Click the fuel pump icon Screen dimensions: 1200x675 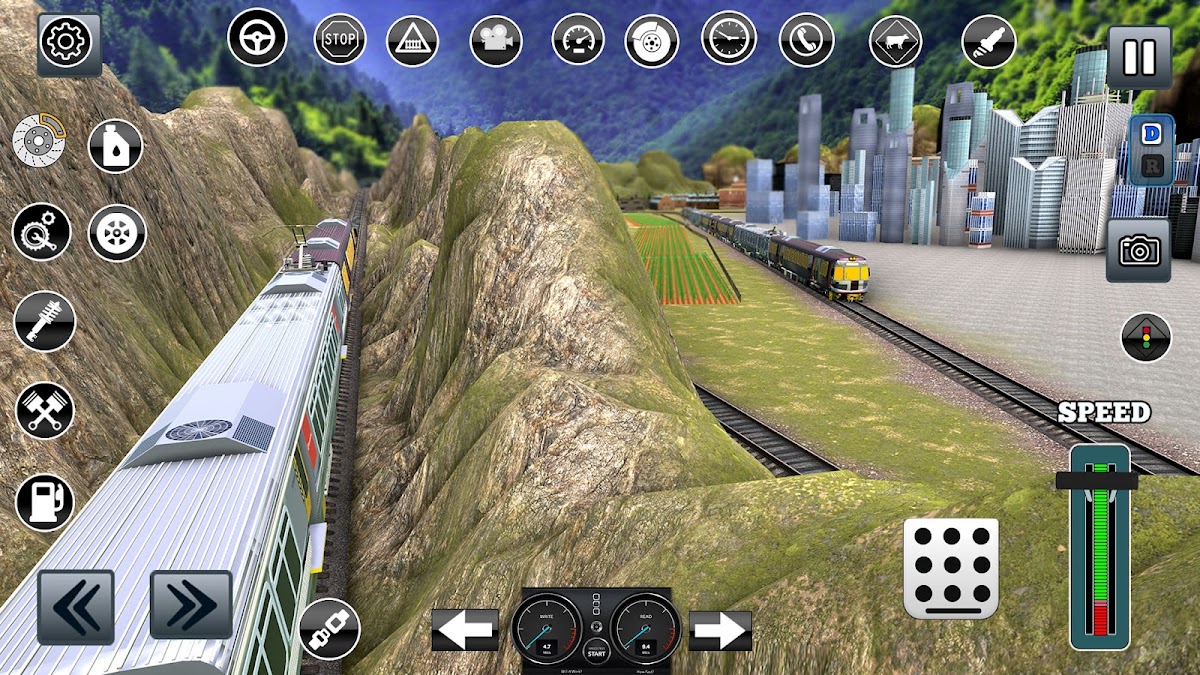(45, 502)
